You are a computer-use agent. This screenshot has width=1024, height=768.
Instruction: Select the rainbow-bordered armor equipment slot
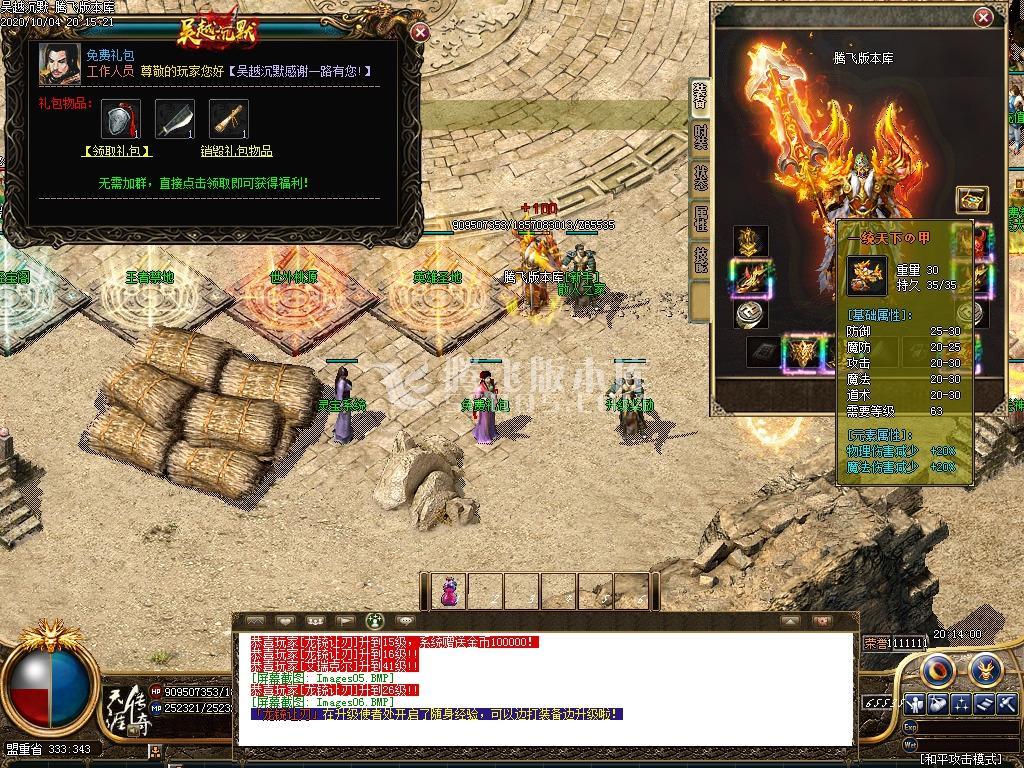click(751, 278)
